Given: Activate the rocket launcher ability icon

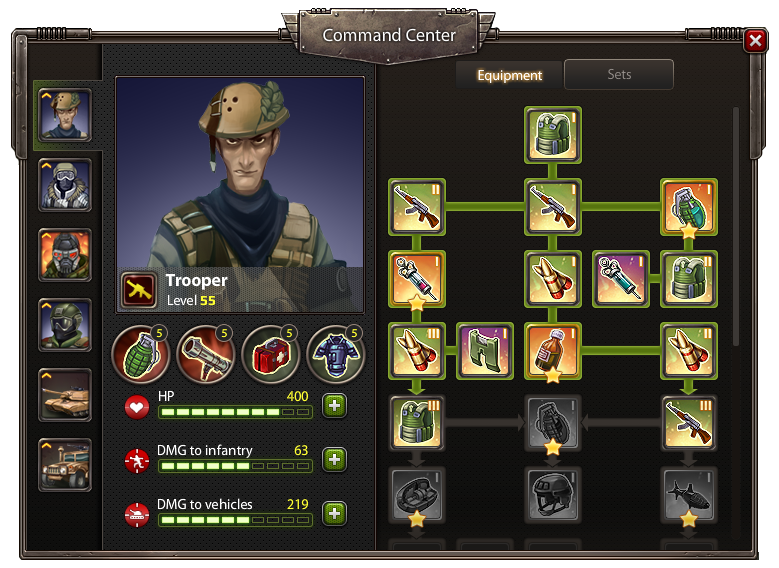Looking at the screenshot, I should pos(206,354).
